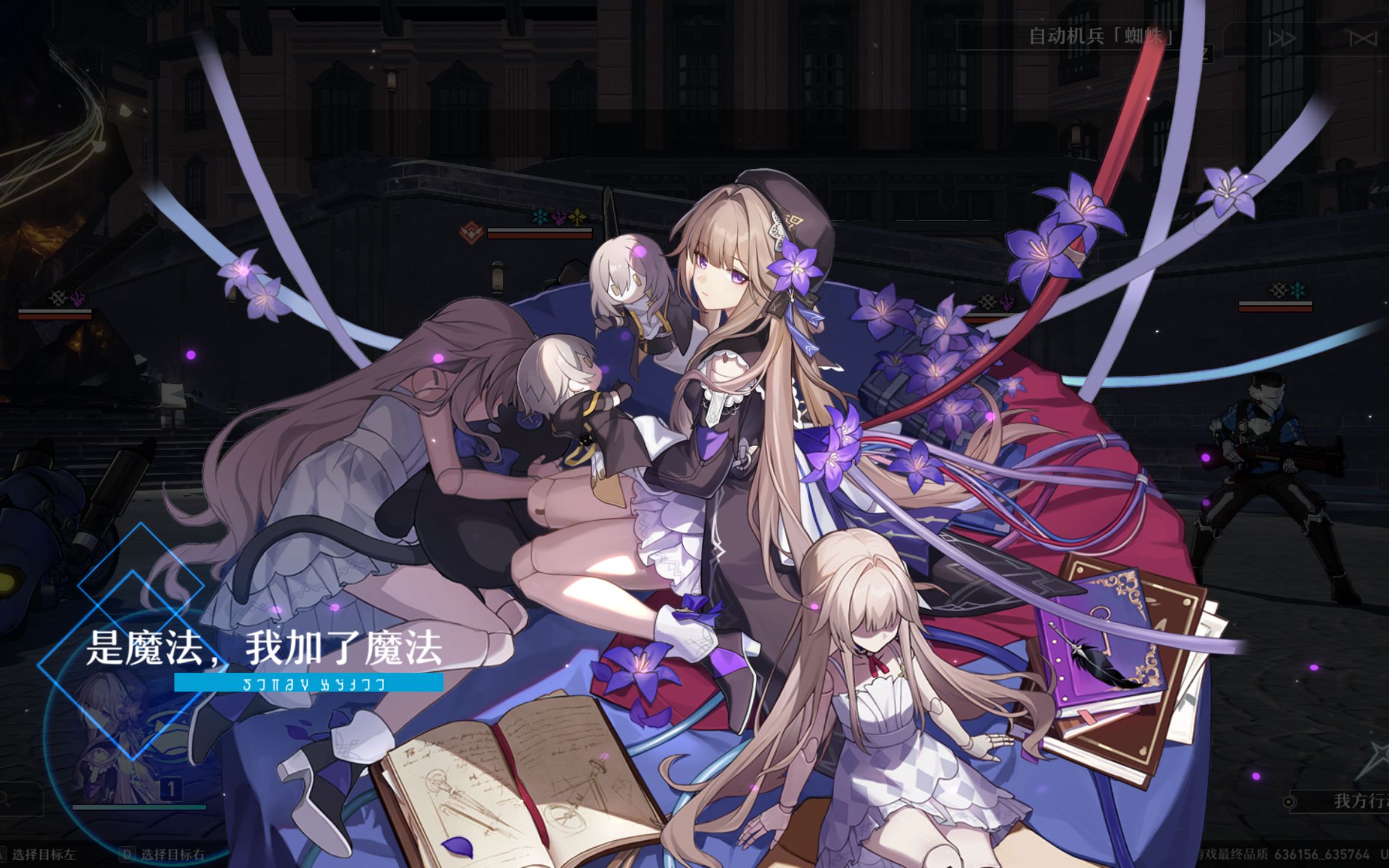Toggle the double-speed fast-forward button
Image resolution: width=1389 pixels, height=868 pixels.
(x=1282, y=39)
